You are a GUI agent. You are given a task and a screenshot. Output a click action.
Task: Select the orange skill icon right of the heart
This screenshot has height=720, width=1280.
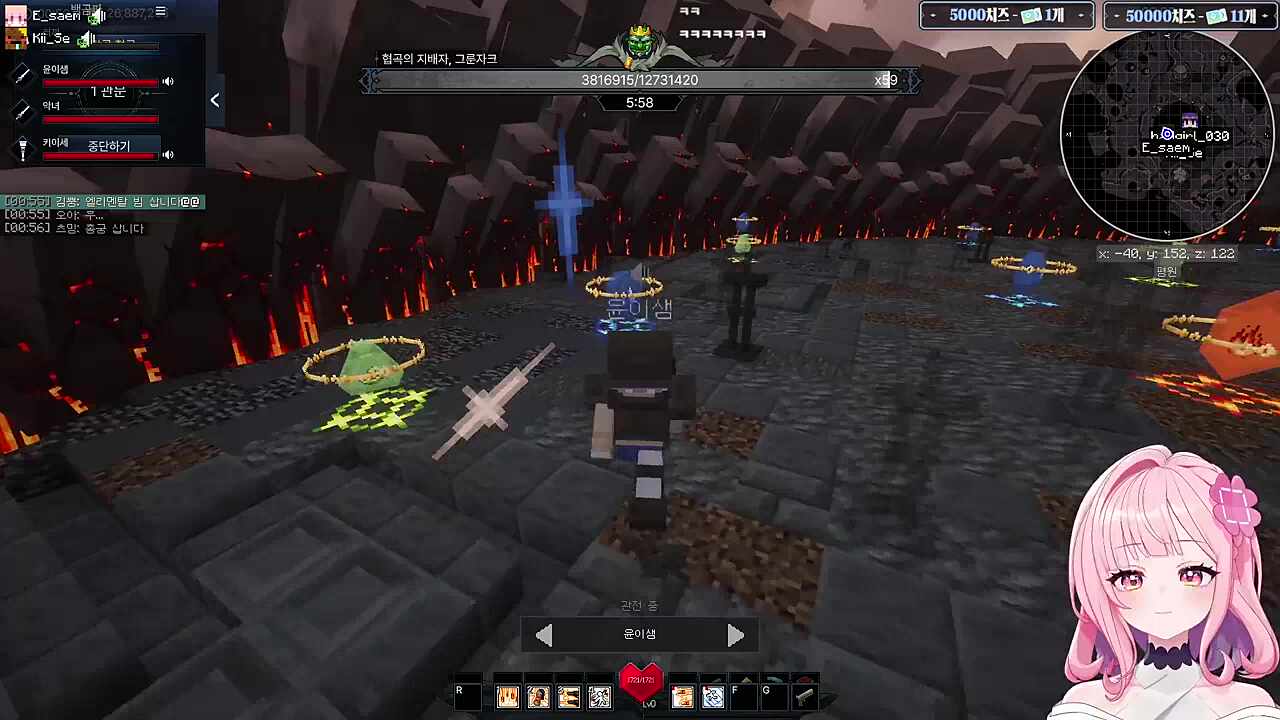(x=682, y=697)
